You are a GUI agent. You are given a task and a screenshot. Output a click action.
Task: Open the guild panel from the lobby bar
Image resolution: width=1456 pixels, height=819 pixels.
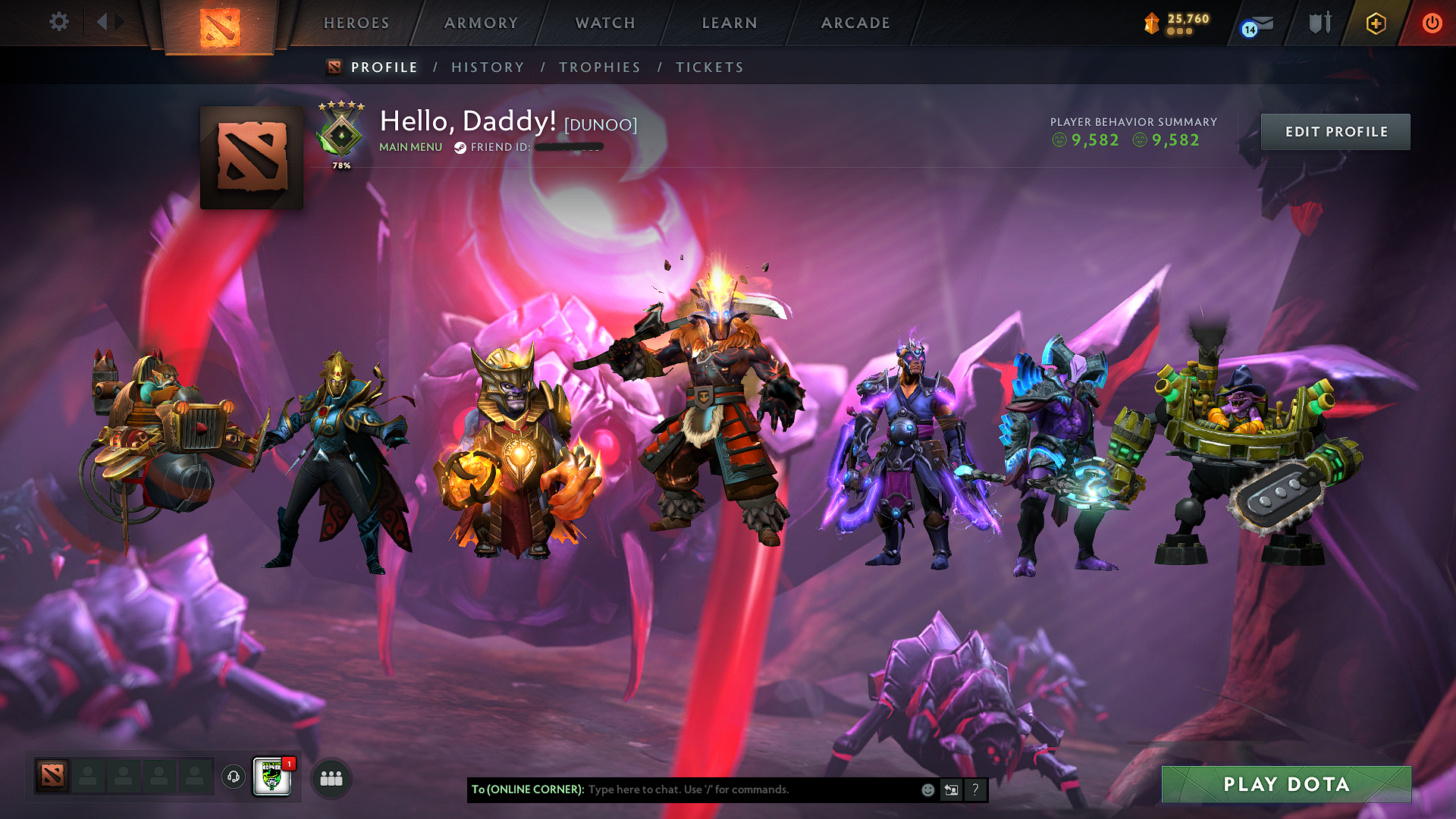coord(271,775)
